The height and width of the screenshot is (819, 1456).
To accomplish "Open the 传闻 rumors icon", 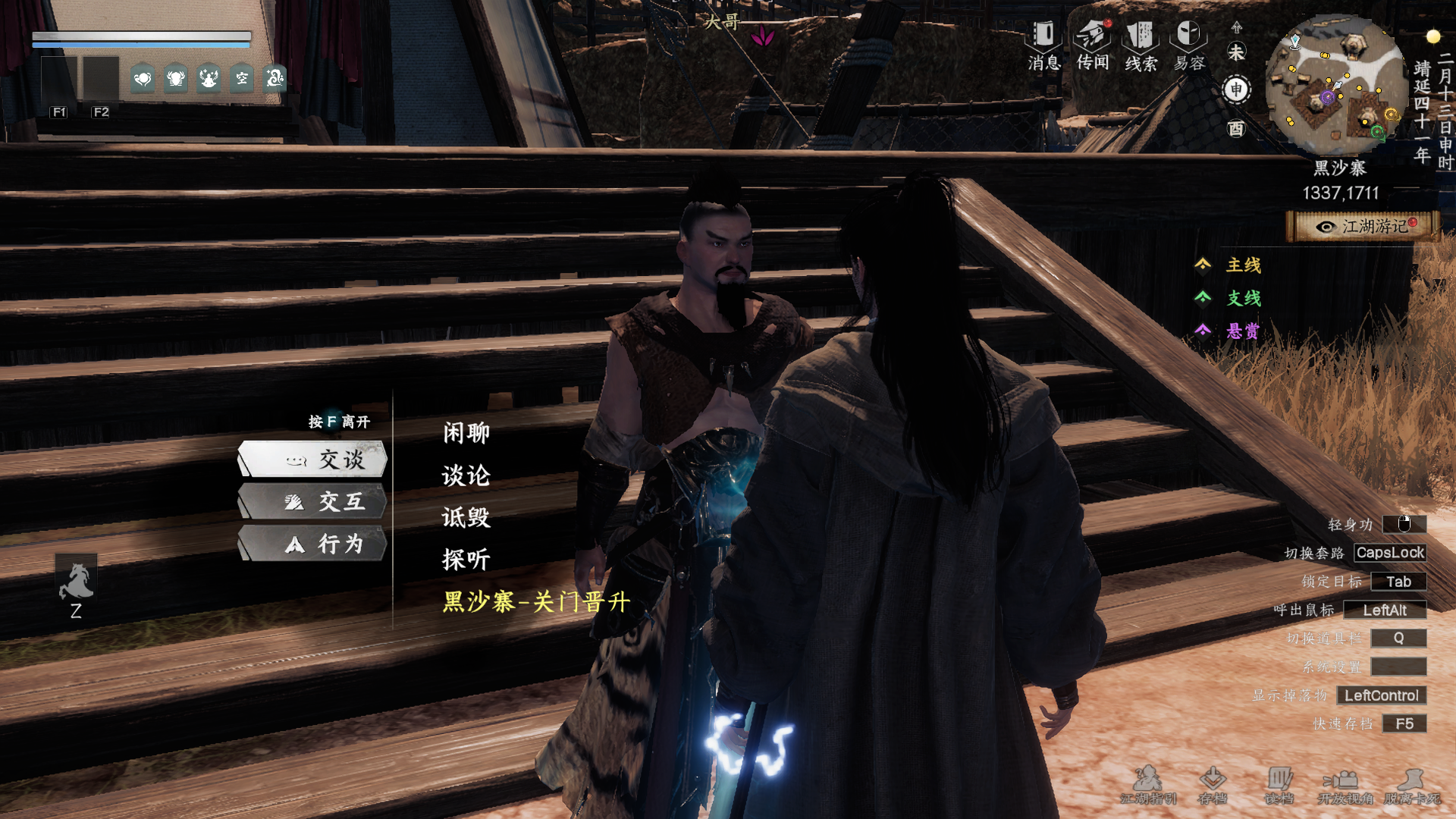I will point(1092,45).
